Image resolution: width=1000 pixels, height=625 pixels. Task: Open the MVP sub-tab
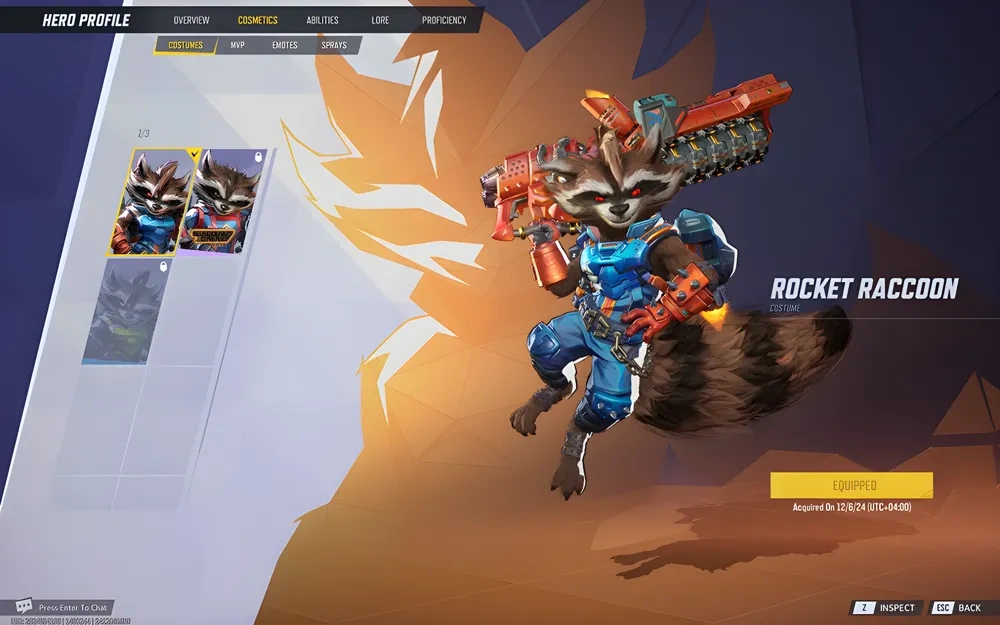[237, 45]
